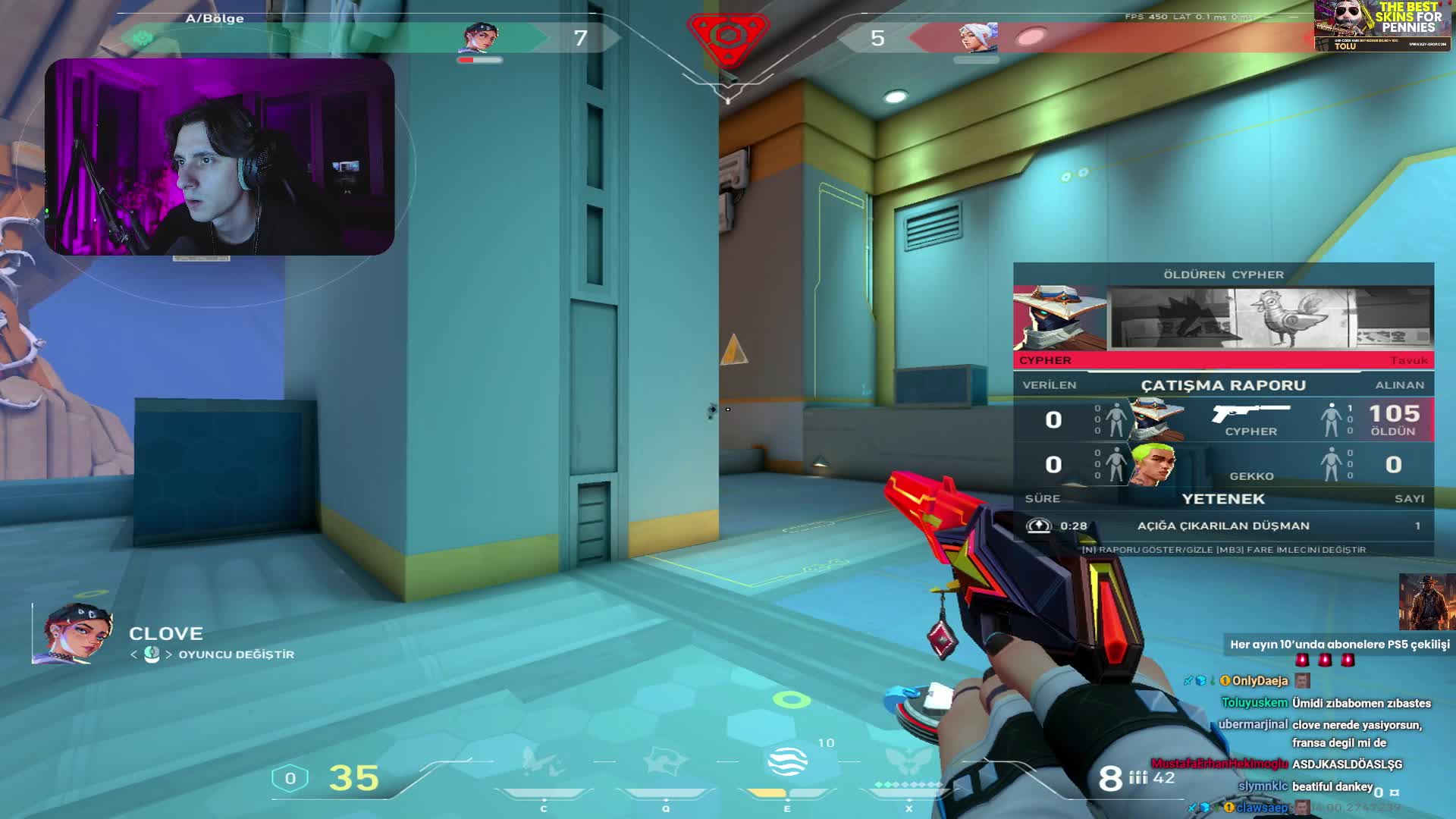The width and height of the screenshot is (1456, 819).
Task: Click the revealed enemy ability row
Action: pyautogui.click(x=1222, y=526)
